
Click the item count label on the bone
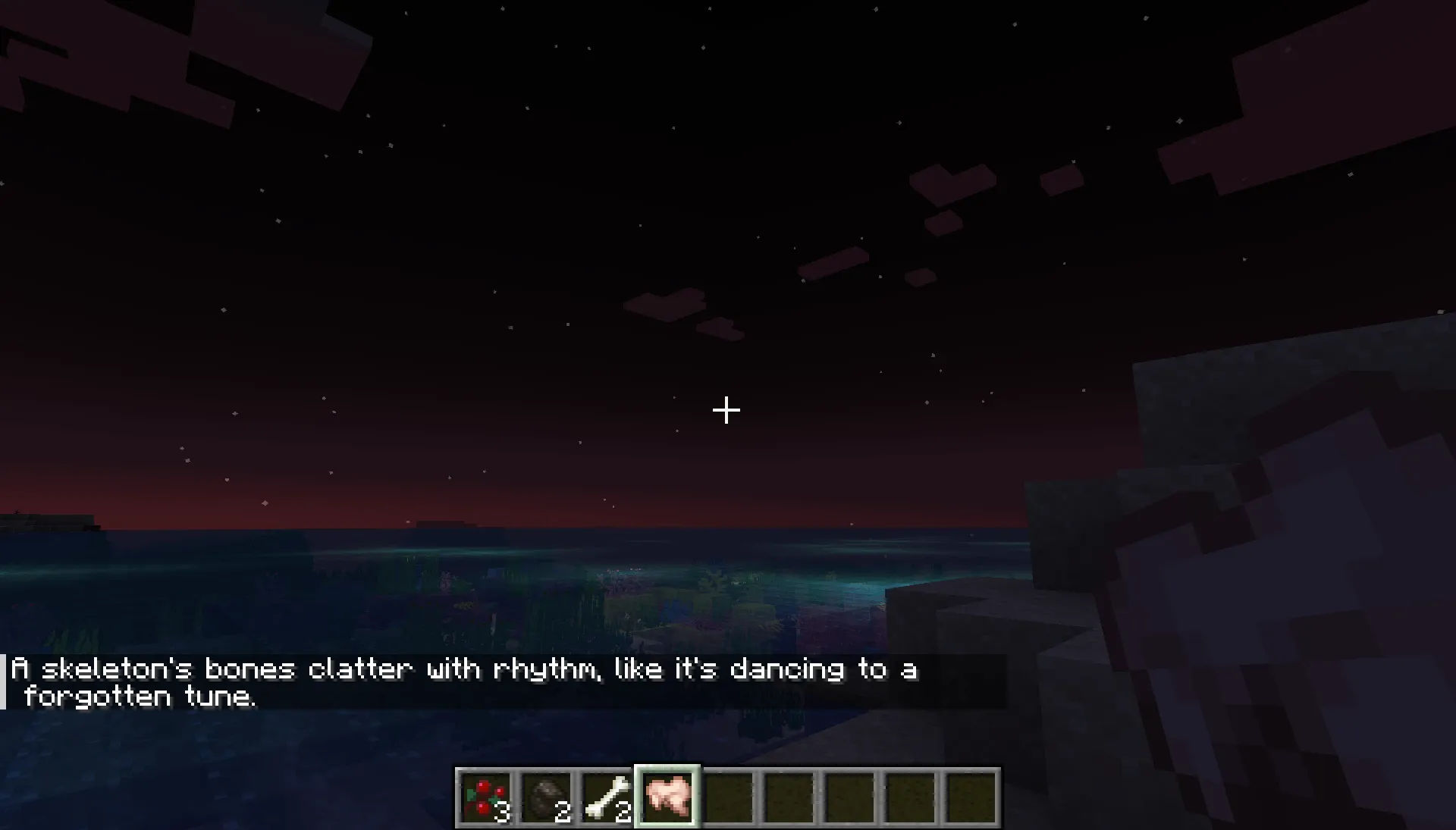coord(622,811)
